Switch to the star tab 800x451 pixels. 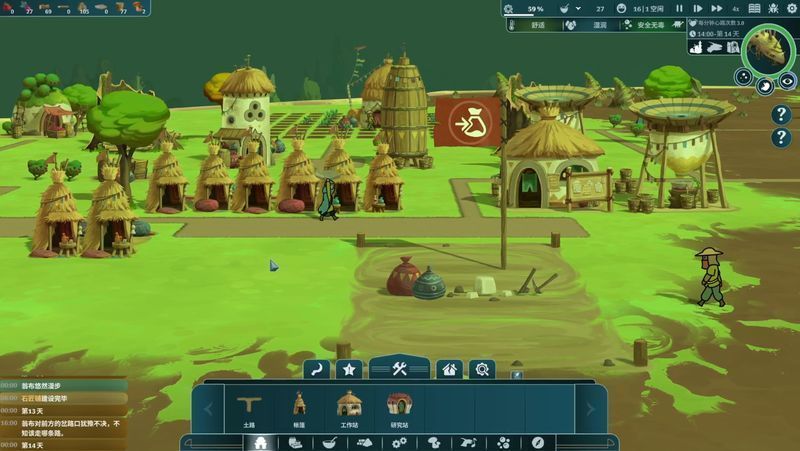pyautogui.click(x=348, y=369)
